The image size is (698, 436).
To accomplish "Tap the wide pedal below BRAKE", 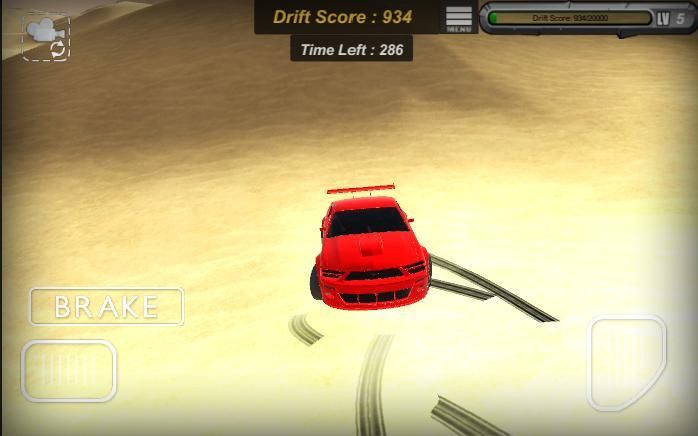I will coord(69,371).
